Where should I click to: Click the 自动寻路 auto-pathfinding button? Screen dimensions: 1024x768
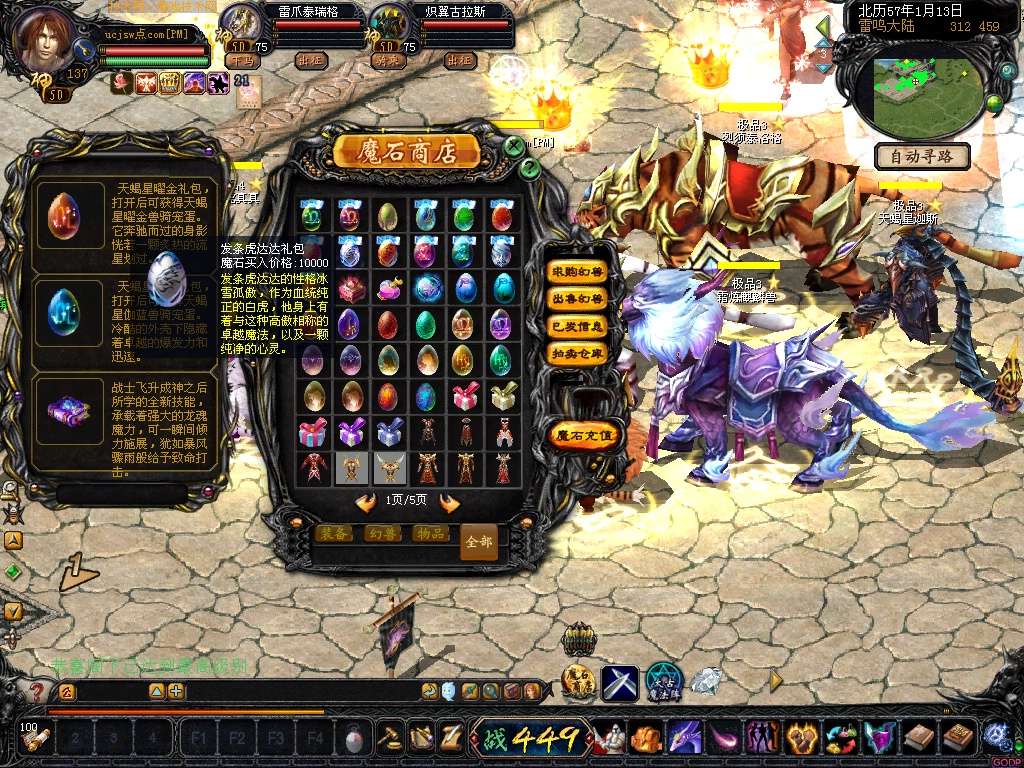[x=922, y=156]
